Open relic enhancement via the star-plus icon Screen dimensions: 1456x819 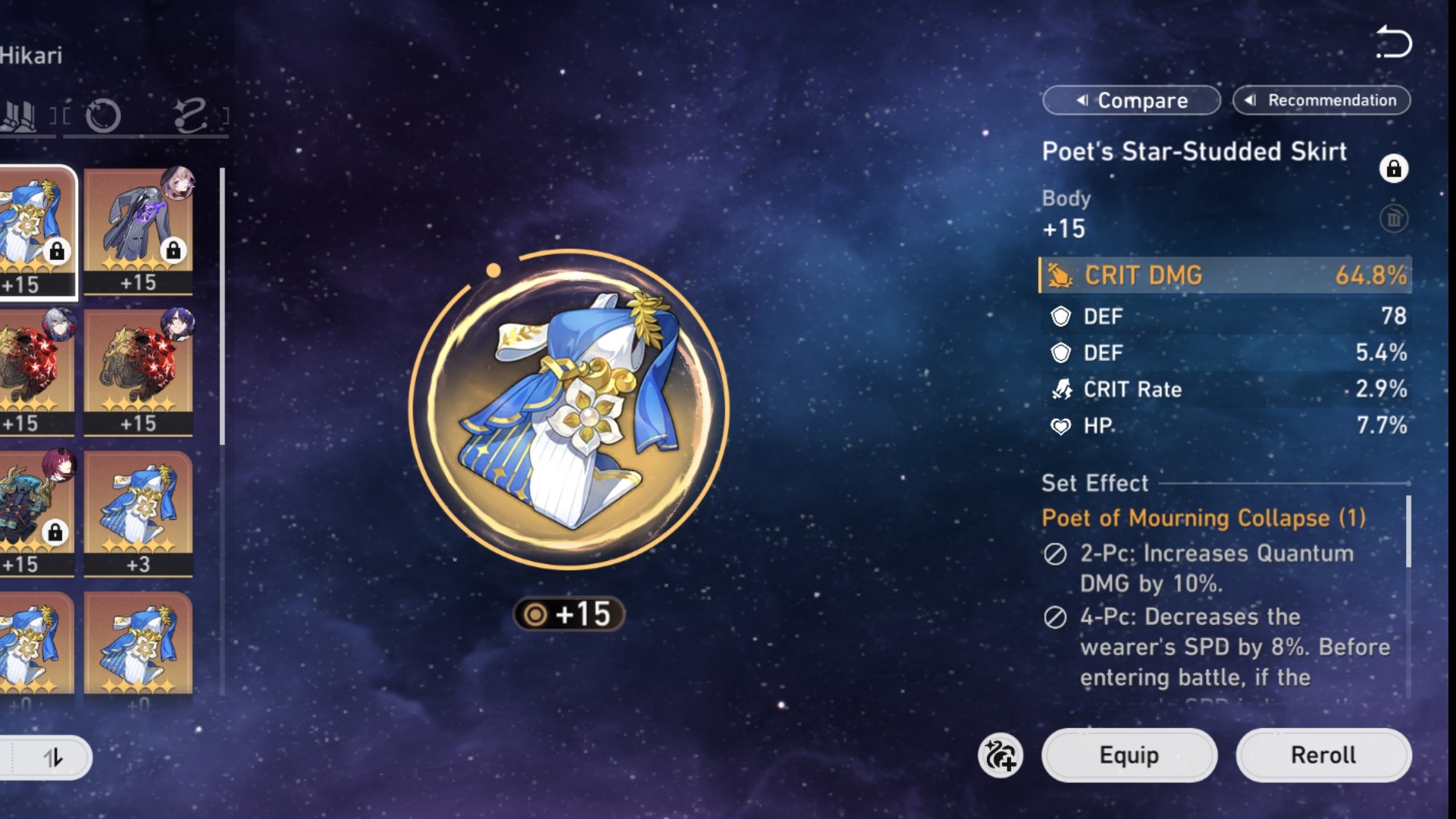coord(1002,755)
